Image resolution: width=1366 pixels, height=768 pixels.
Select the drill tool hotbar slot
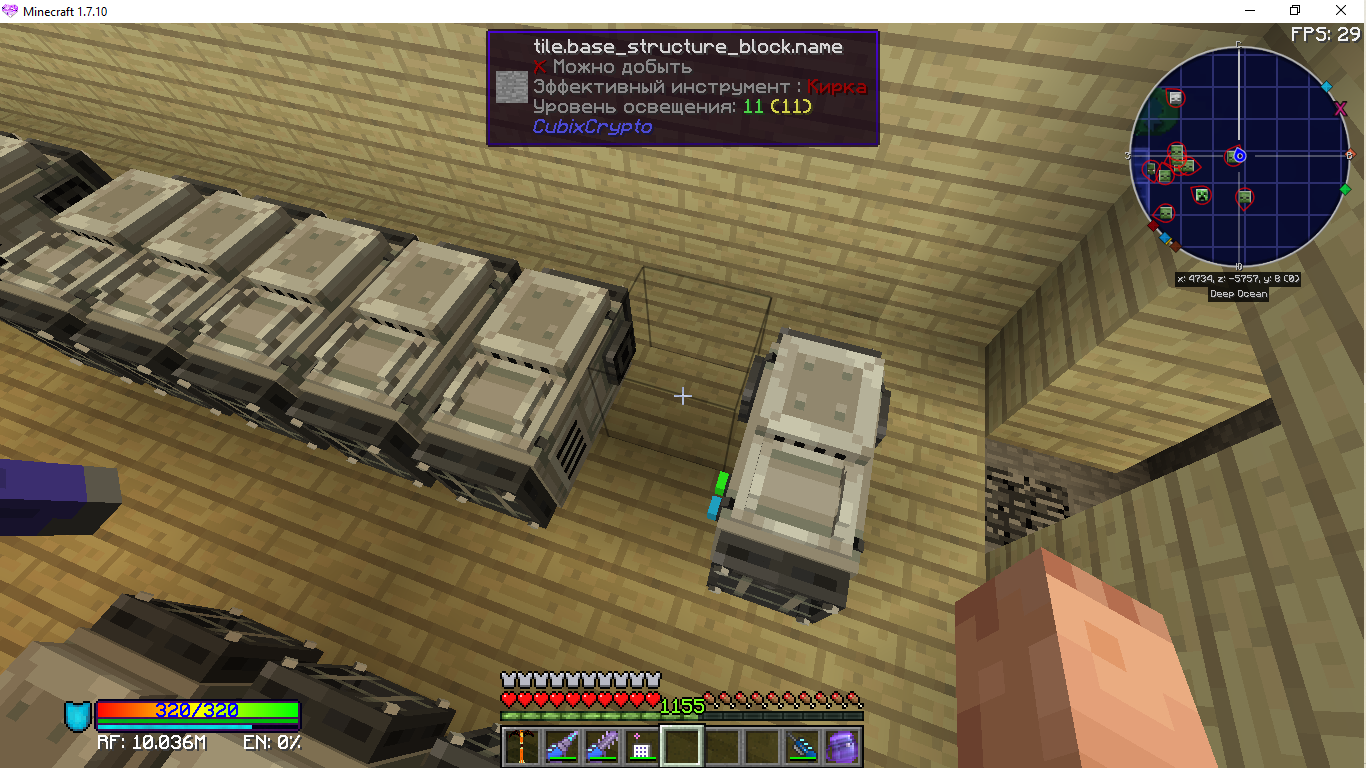[562, 747]
